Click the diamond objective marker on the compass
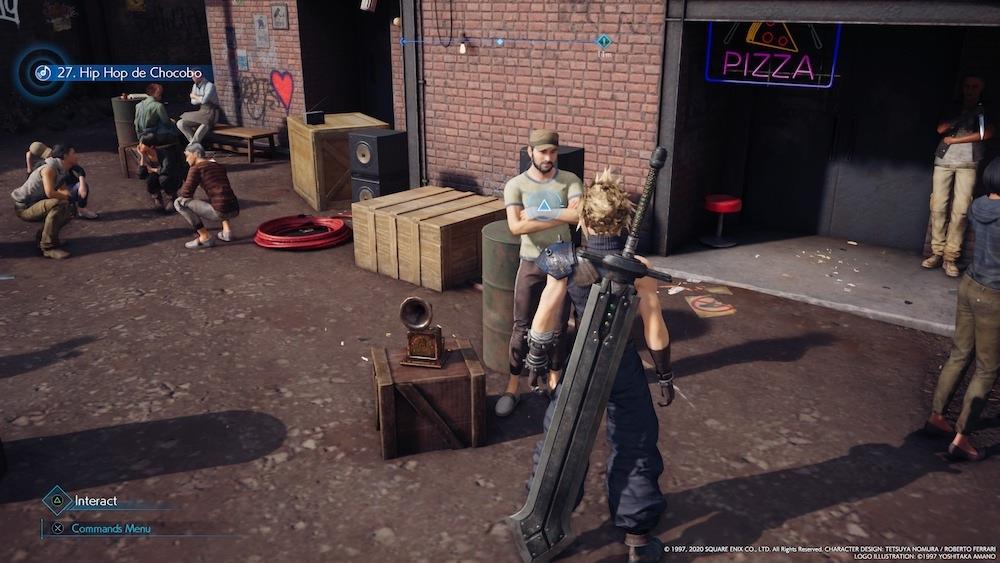Viewport: 1000px width, 563px height. point(604,42)
